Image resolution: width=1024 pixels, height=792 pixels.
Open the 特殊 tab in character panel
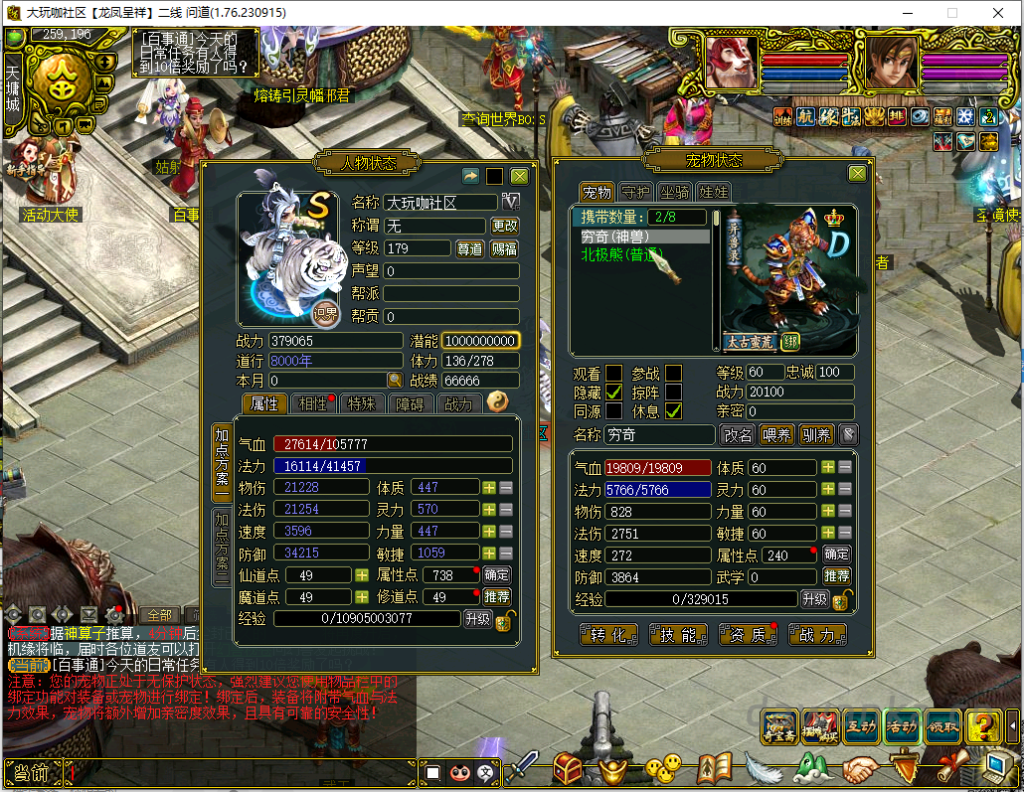pyautogui.click(x=360, y=403)
